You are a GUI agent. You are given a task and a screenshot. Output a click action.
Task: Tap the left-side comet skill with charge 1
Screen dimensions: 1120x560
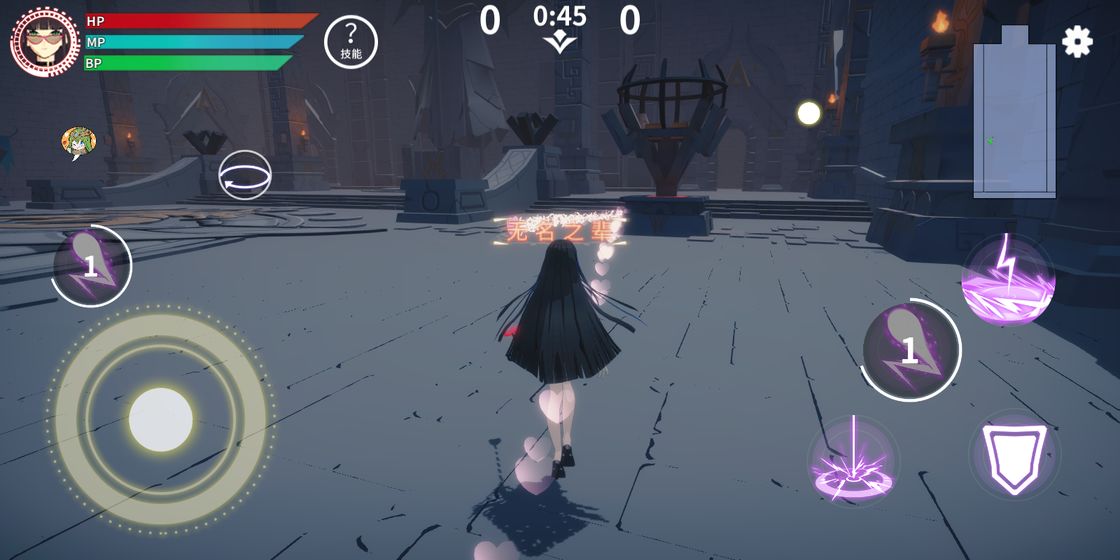point(91,265)
